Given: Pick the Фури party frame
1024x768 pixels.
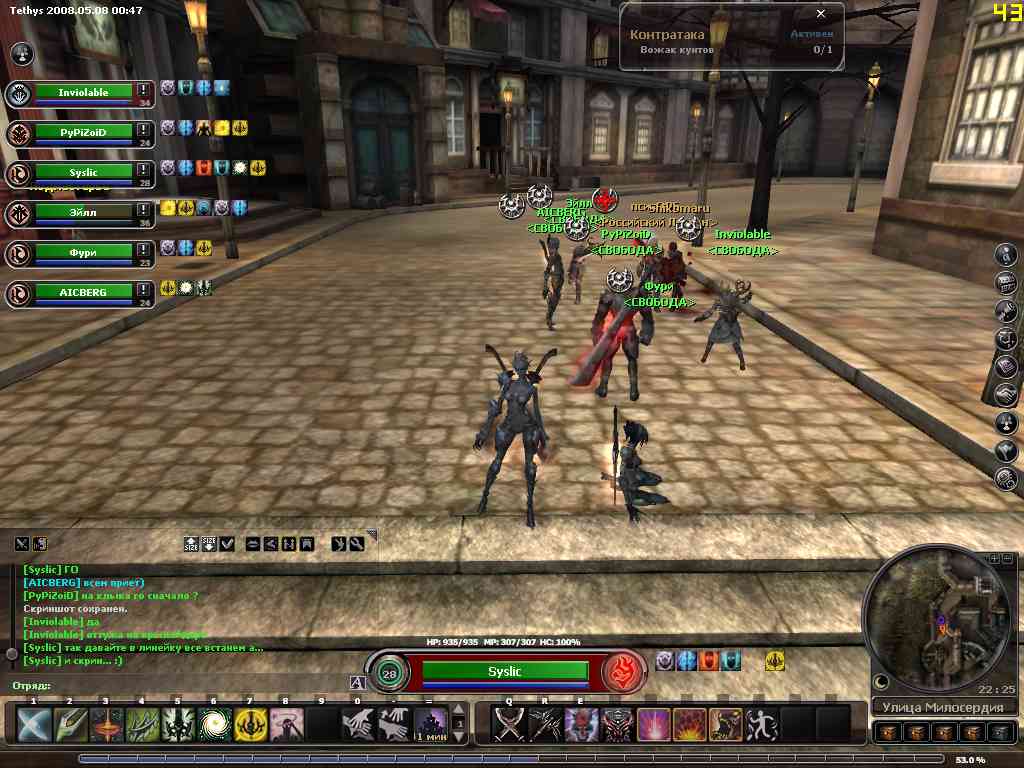Looking at the screenshot, I should point(84,252).
